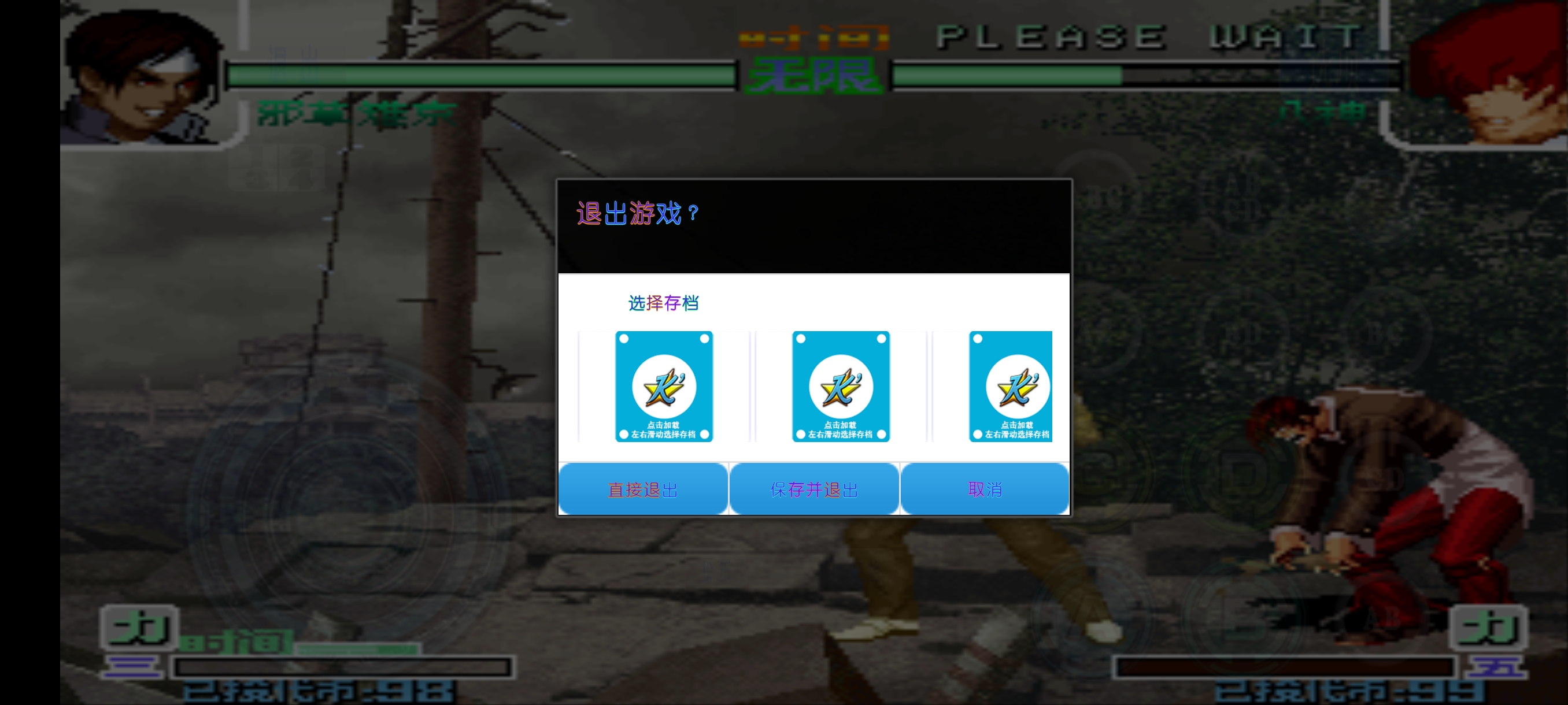Click 直接退出 to exit without saving
1568x705 pixels.
pyautogui.click(x=642, y=488)
